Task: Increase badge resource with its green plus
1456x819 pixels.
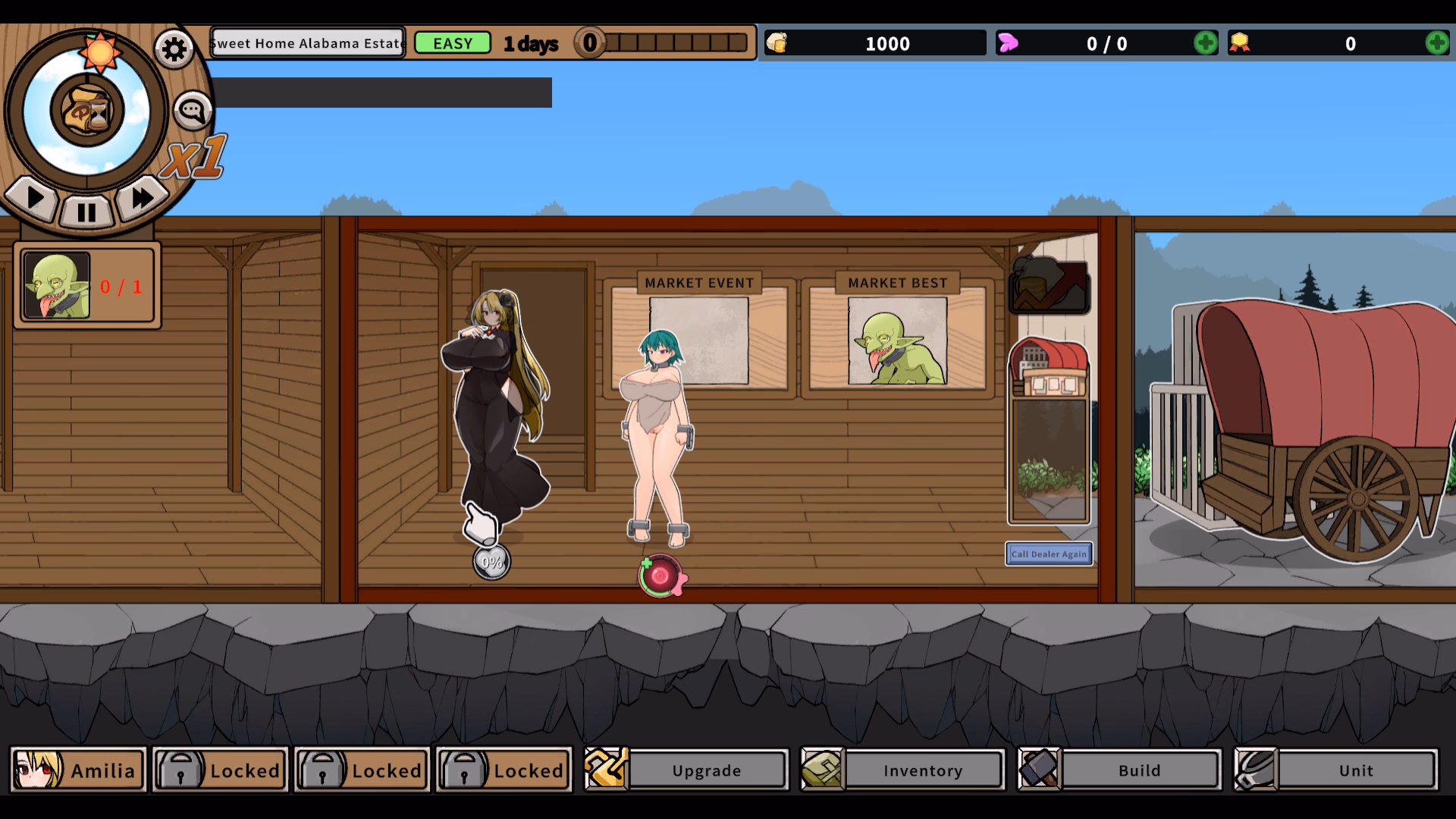Action: pos(1437,43)
